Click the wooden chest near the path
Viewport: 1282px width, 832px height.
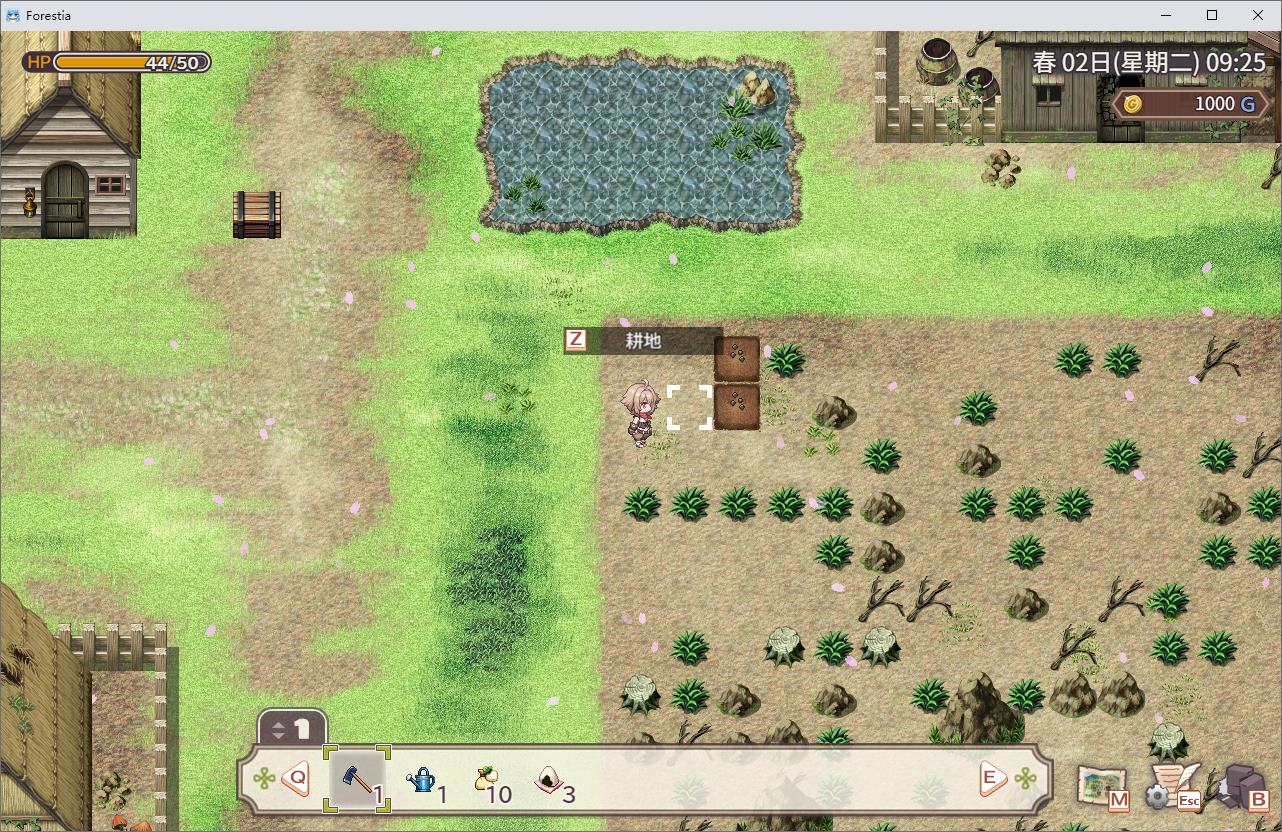pyautogui.click(x=258, y=214)
